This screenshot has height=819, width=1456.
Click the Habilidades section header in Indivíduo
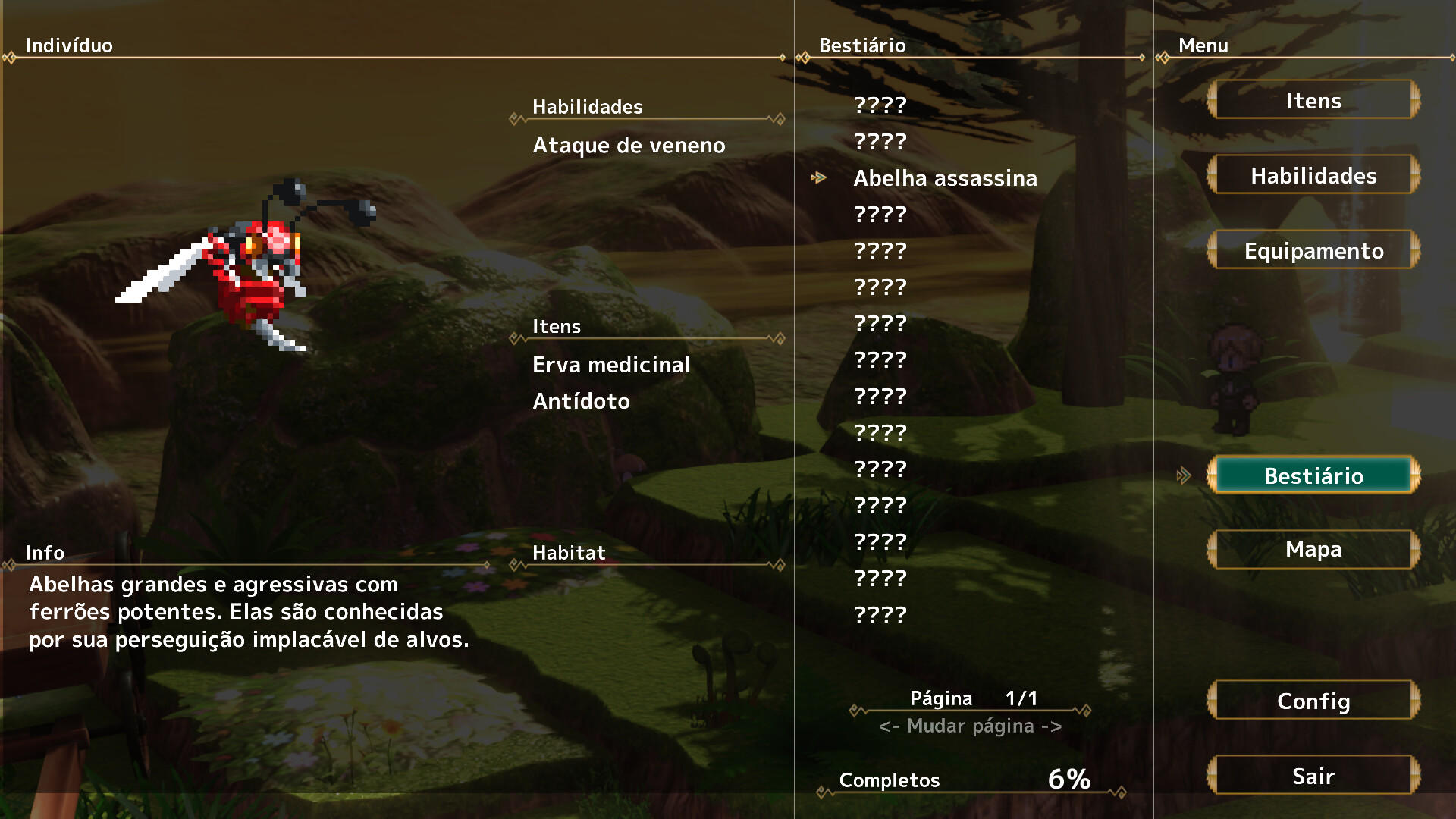tap(586, 106)
